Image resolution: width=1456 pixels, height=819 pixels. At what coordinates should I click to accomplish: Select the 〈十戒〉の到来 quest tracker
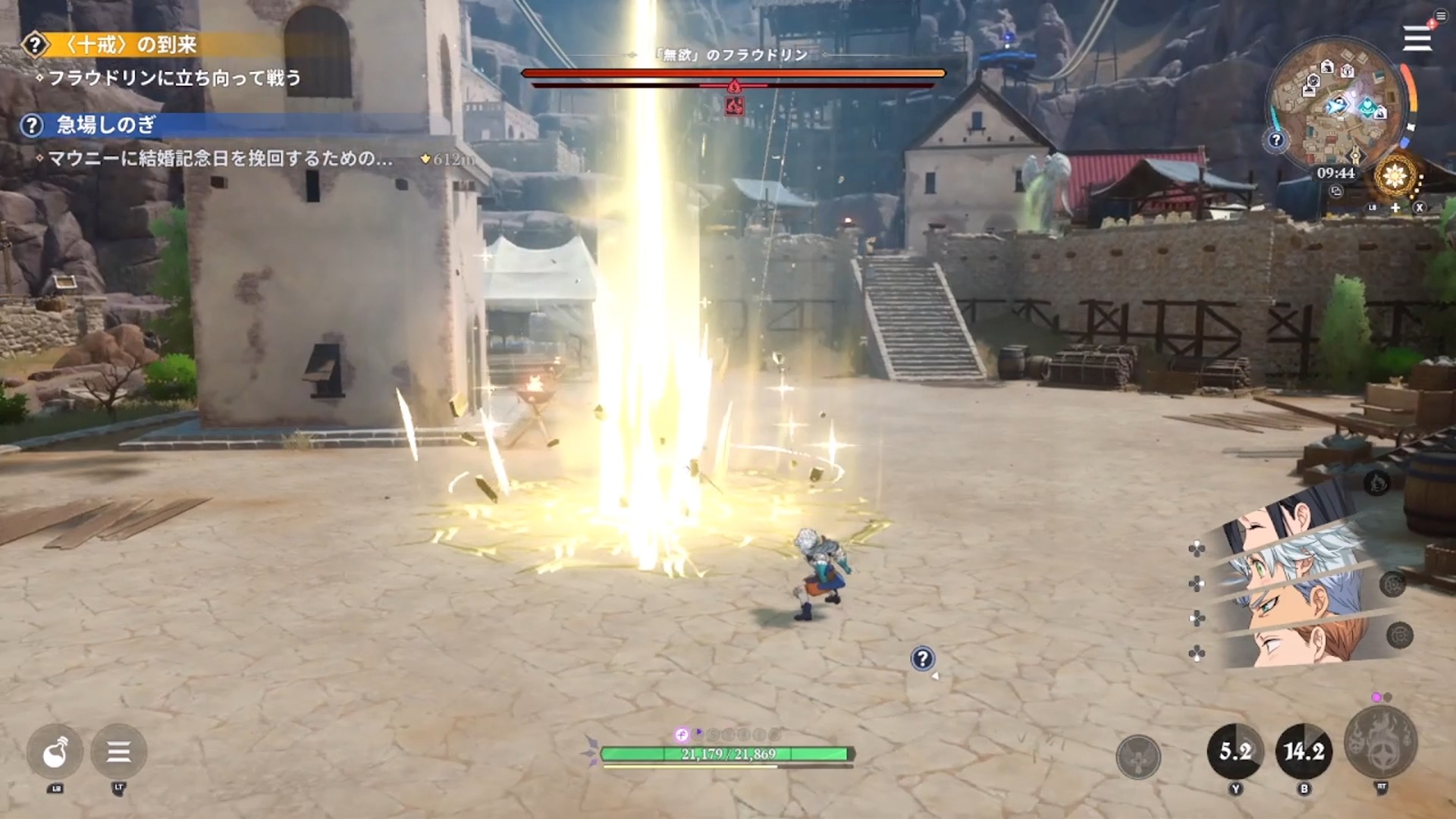pos(129,45)
